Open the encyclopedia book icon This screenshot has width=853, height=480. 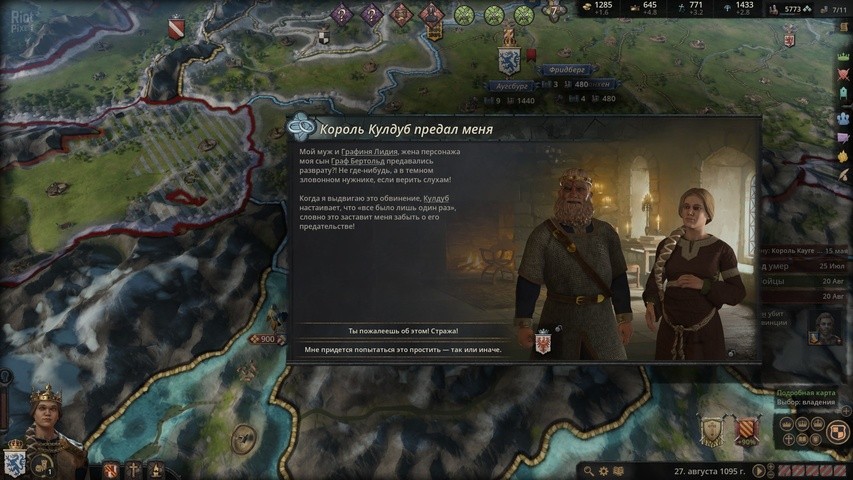618,470
